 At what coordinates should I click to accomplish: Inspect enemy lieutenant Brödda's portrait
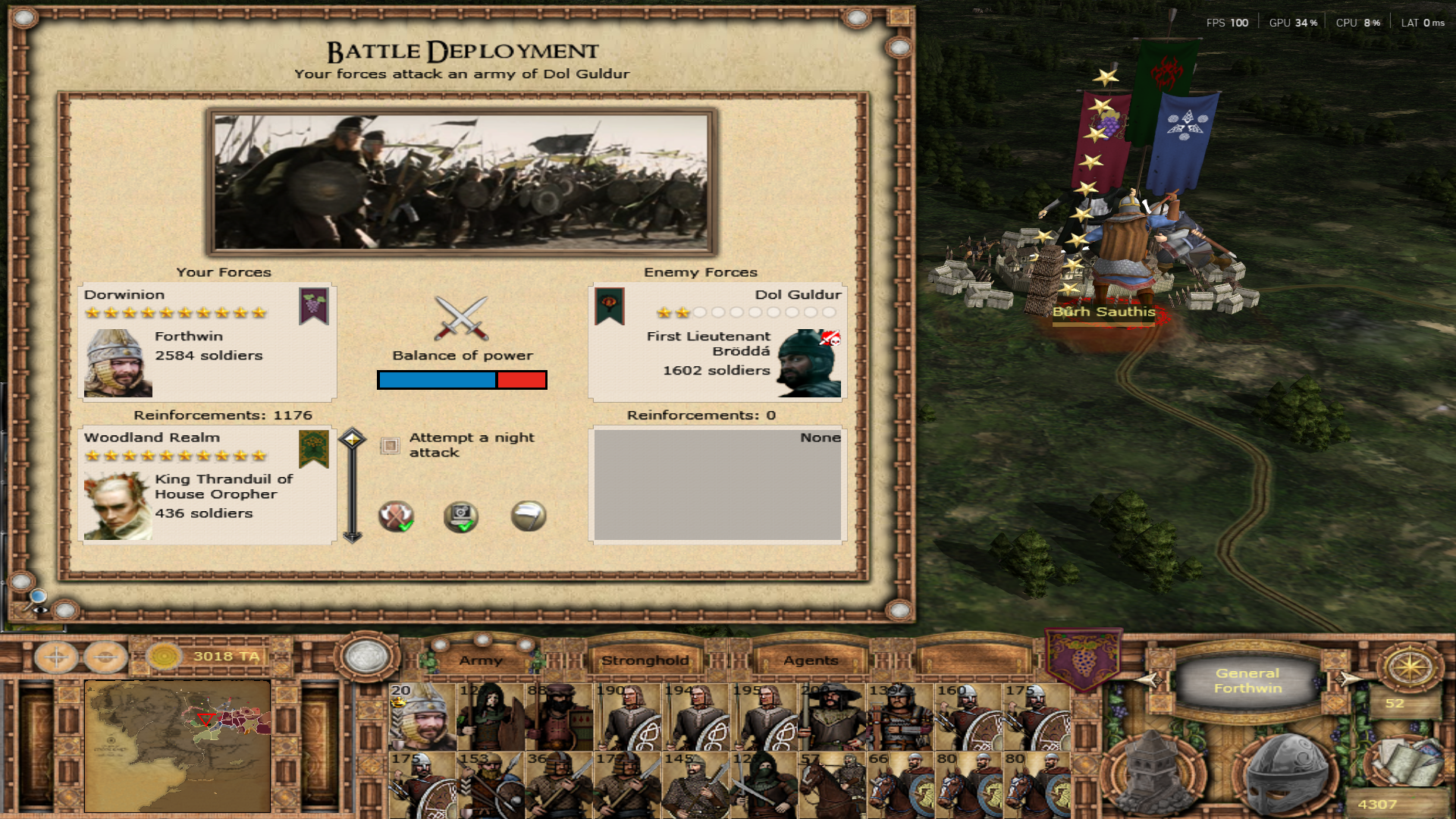(x=809, y=363)
